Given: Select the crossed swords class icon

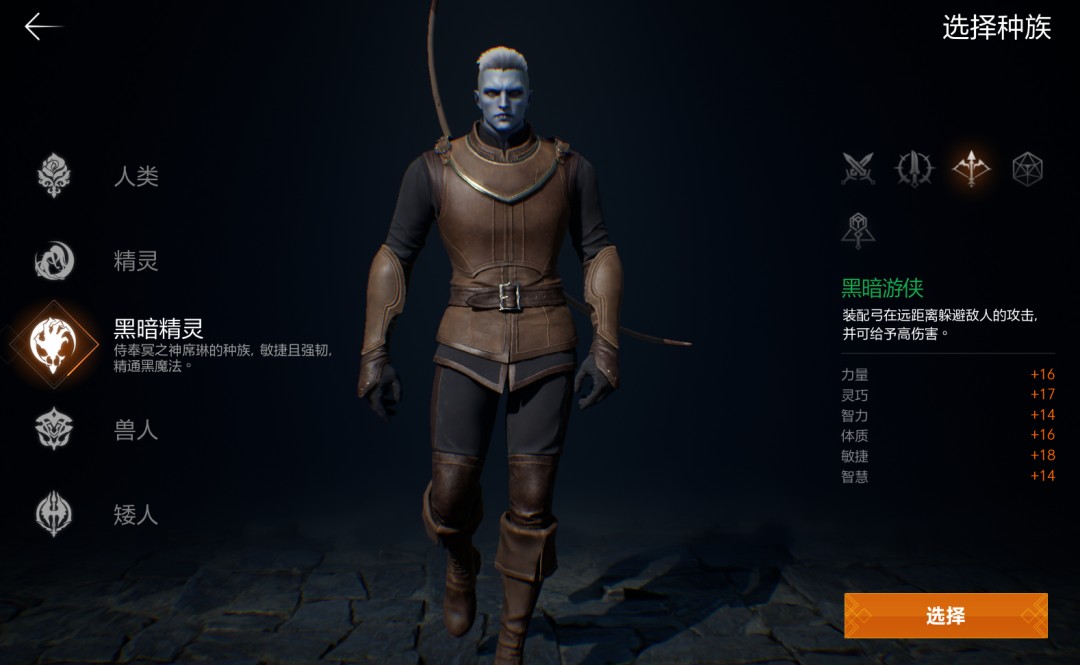Looking at the screenshot, I should [x=858, y=169].
